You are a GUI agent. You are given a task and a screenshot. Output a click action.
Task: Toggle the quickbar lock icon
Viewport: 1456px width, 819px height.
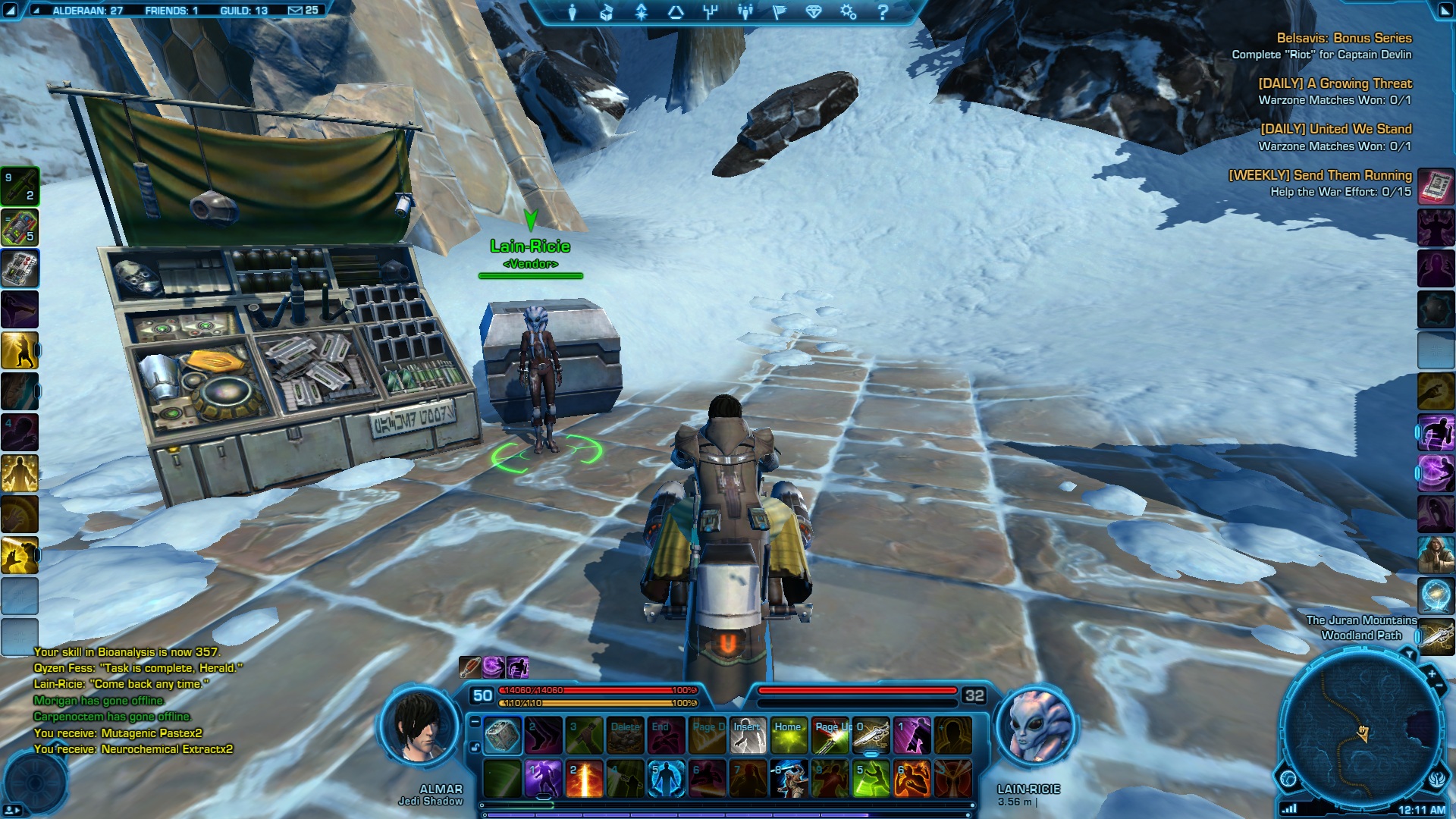pyautogui.click(x=475, y=747)
